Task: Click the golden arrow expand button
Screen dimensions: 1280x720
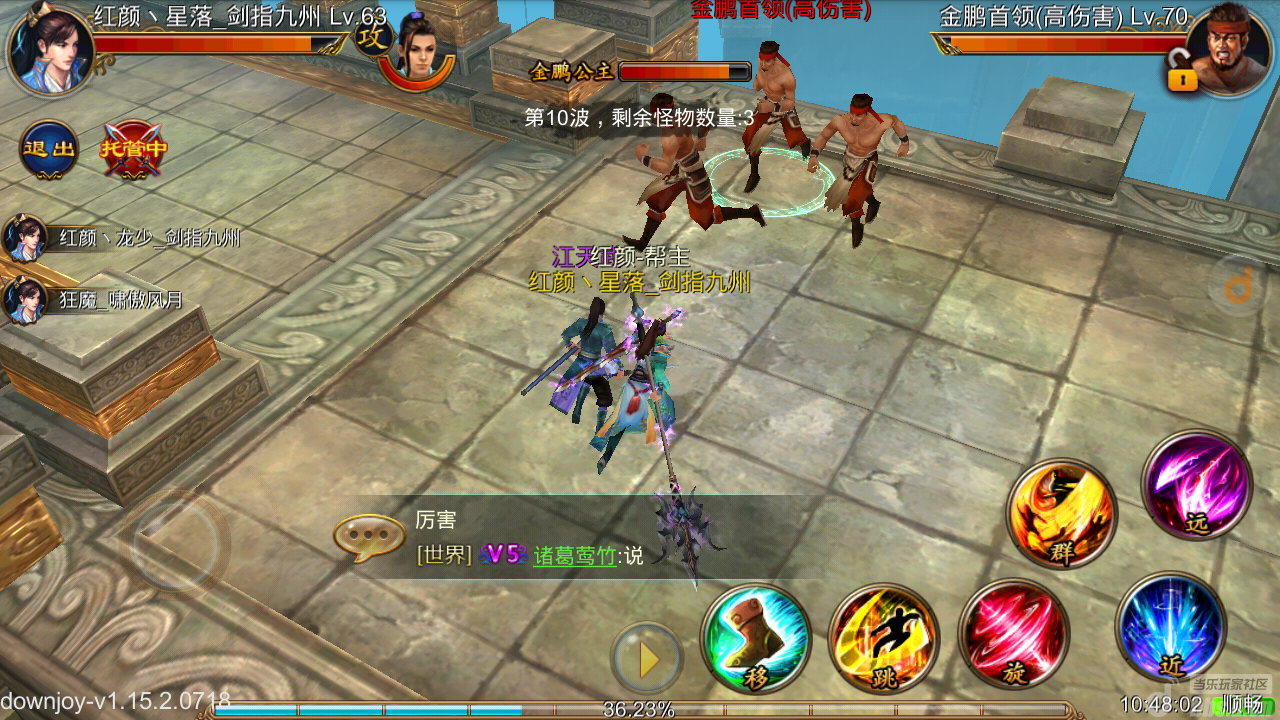Action: (648, 659)
